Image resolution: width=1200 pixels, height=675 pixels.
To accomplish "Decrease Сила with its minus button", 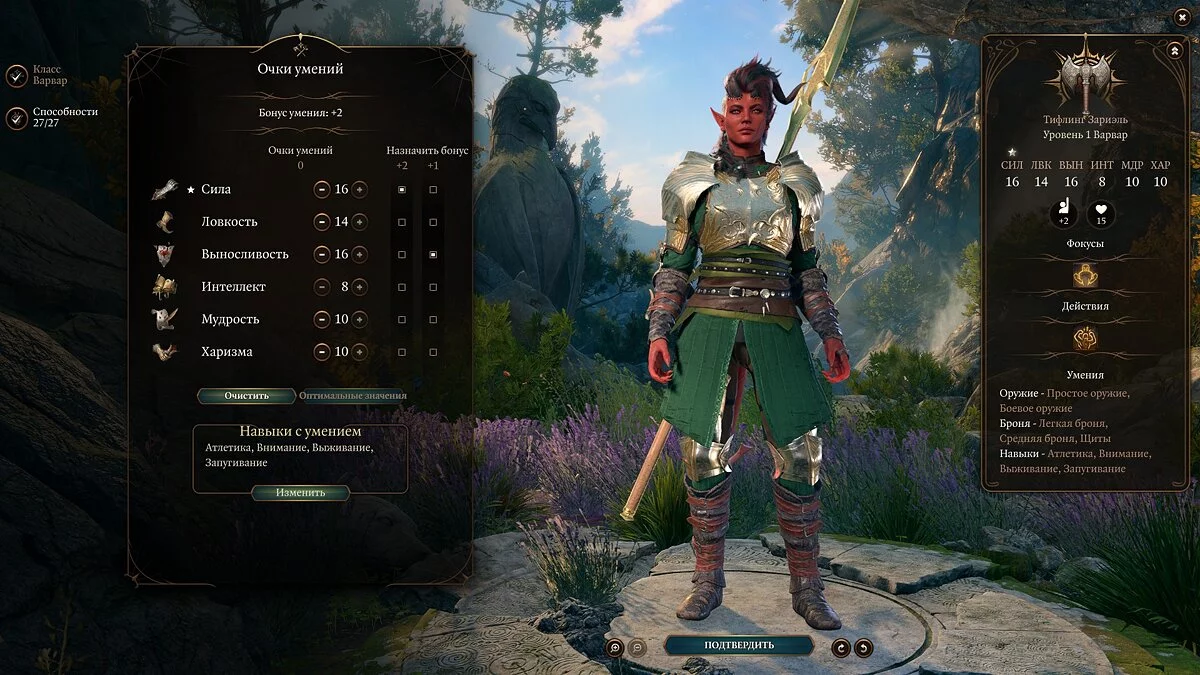I will 322,189.
